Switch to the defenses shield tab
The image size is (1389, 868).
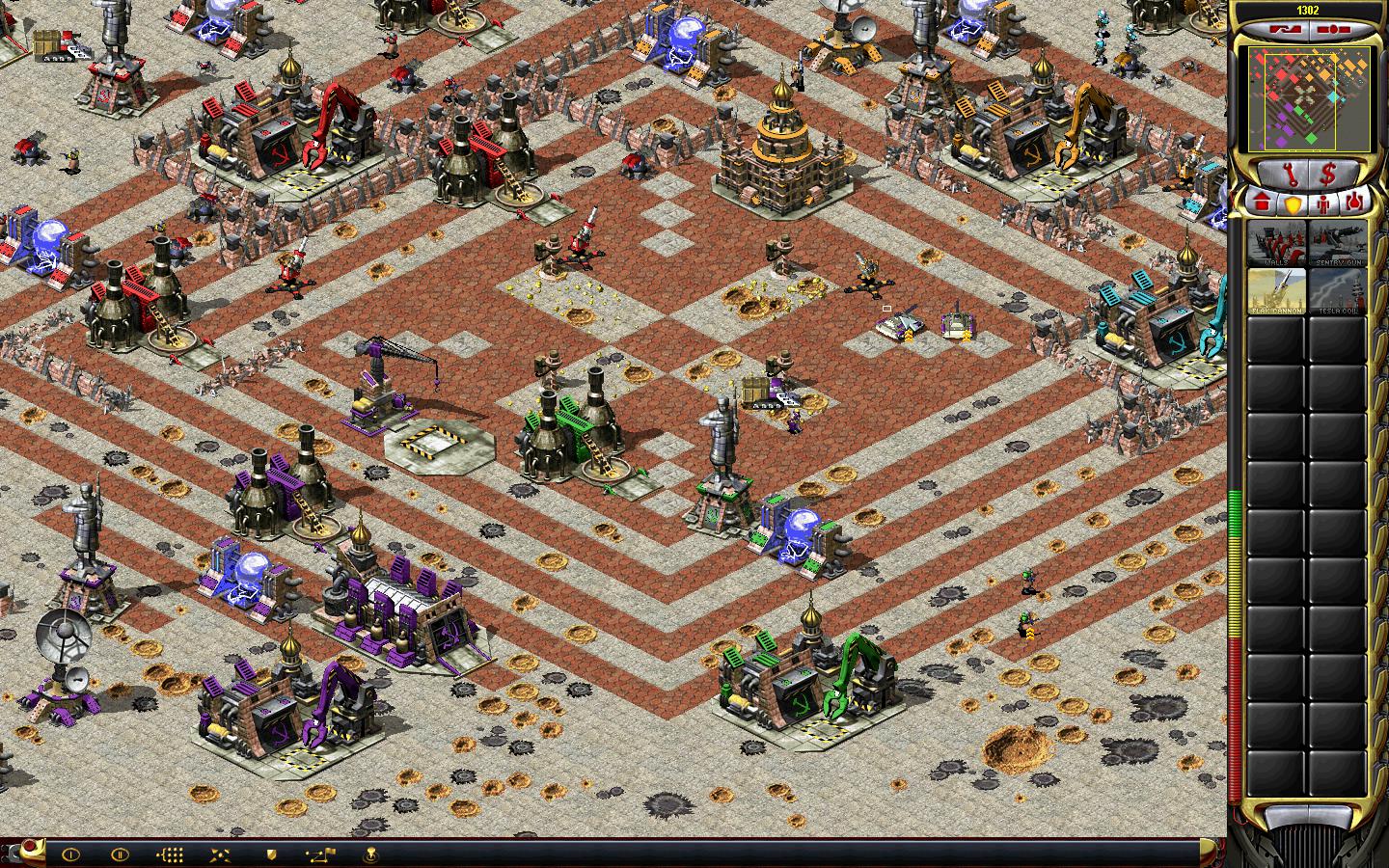click(1293, 203)
